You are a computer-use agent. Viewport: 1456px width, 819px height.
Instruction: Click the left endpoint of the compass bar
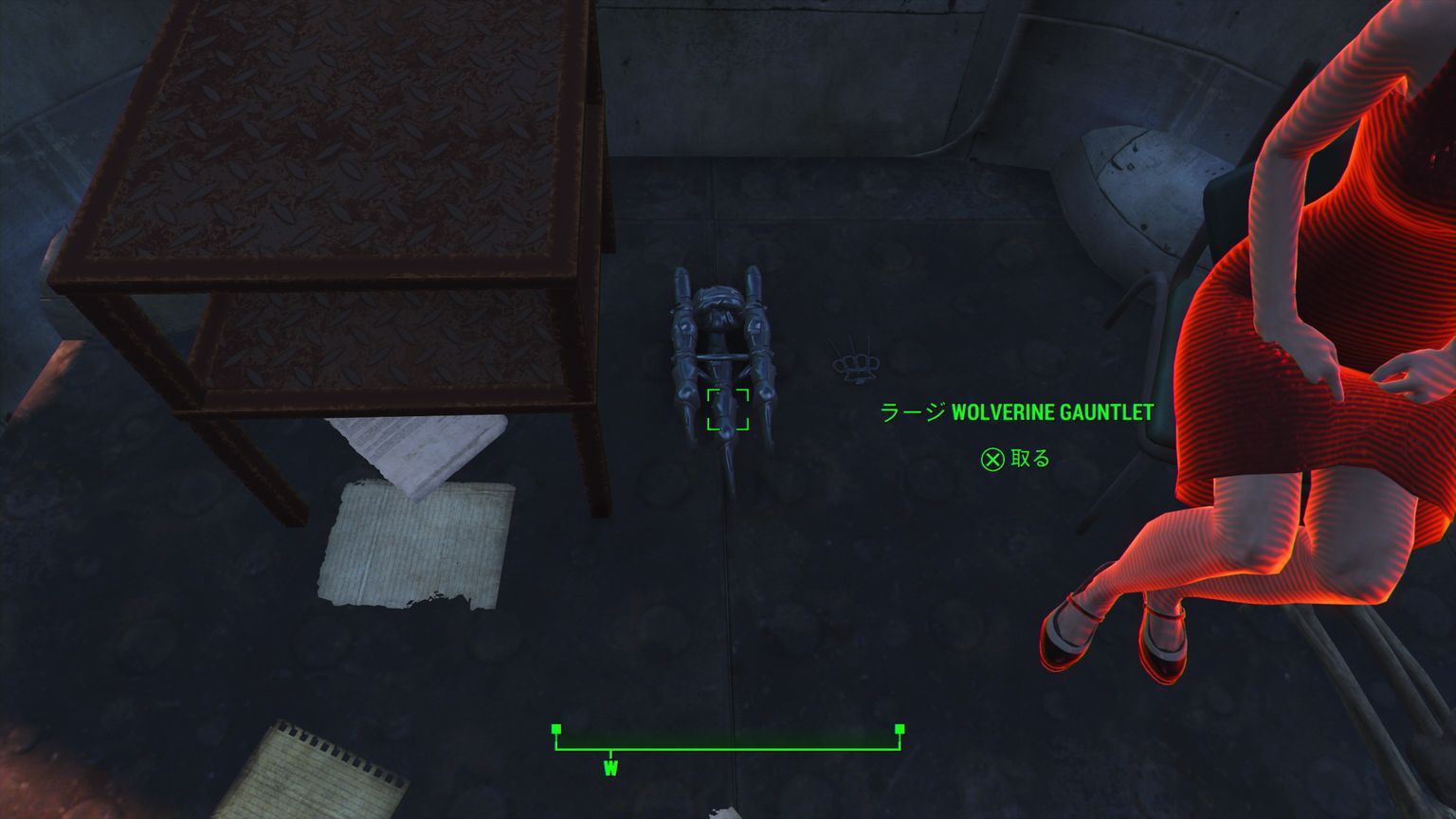pyautogui.click(x=555, y=730)
